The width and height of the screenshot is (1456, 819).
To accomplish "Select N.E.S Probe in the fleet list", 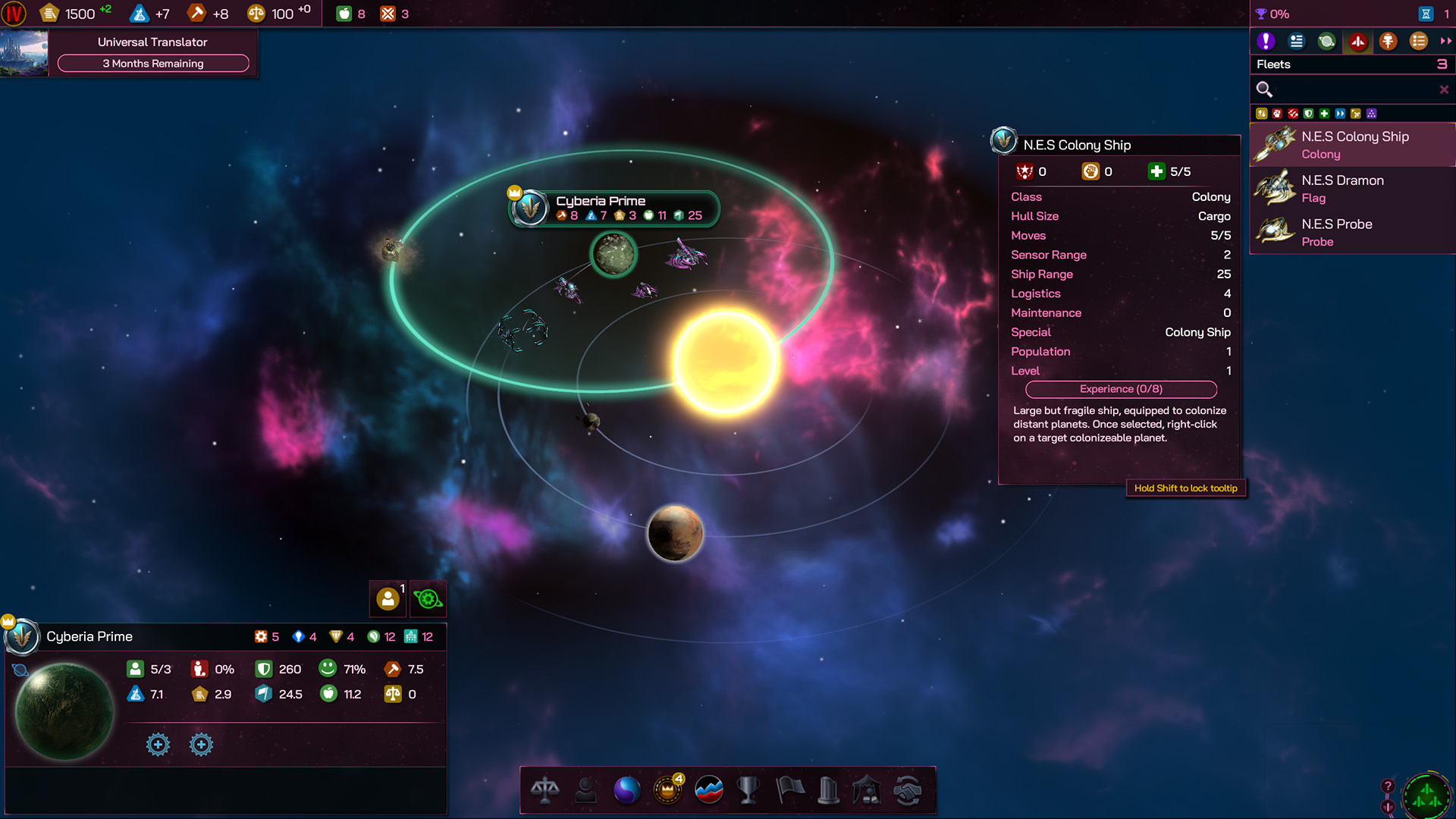I will click(x=1350, y=232).
